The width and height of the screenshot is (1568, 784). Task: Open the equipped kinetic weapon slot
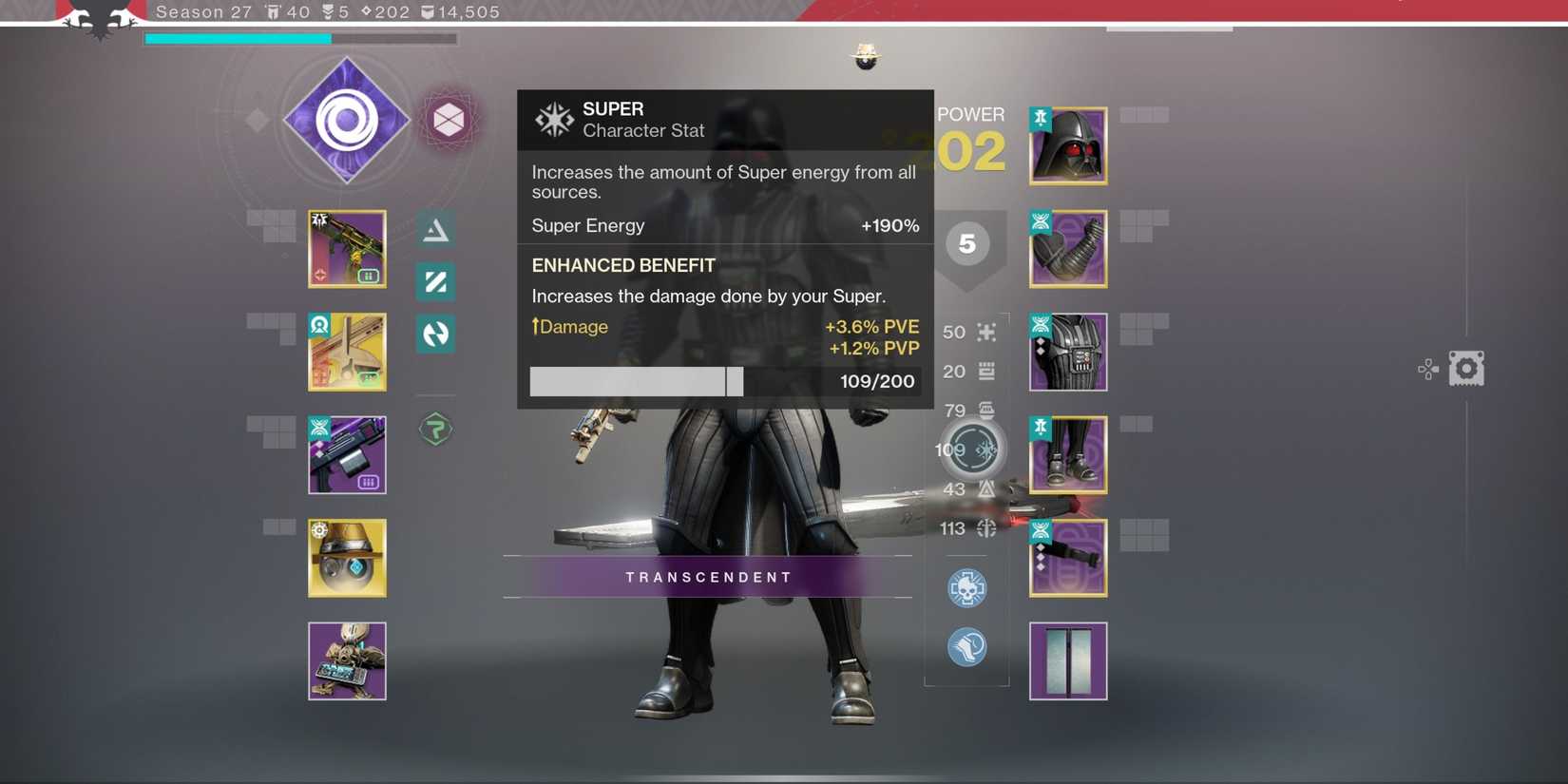(x=347, y=248)
